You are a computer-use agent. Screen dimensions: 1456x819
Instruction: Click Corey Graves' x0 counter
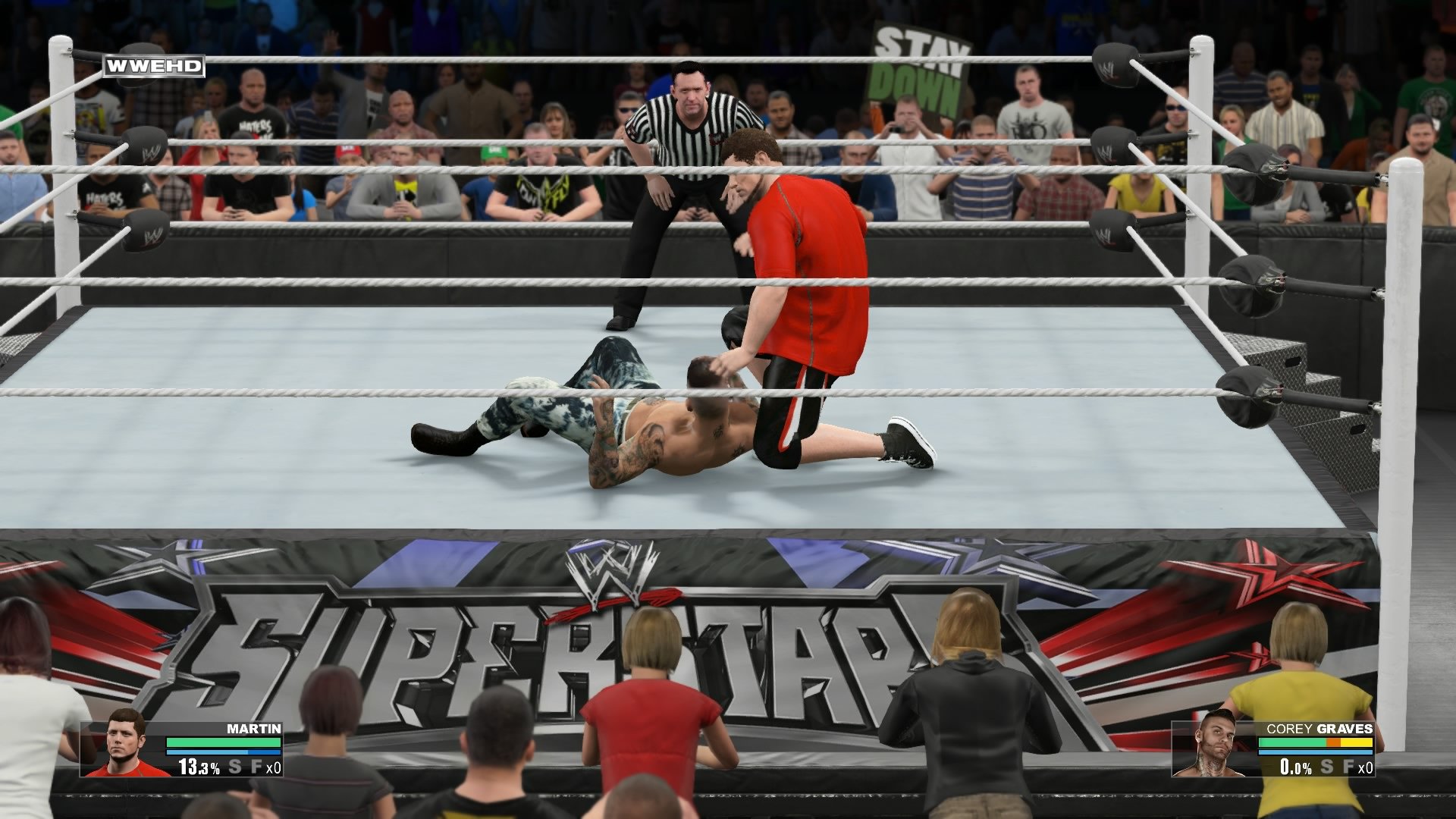pyautogui.click(x=1367, y=767)
